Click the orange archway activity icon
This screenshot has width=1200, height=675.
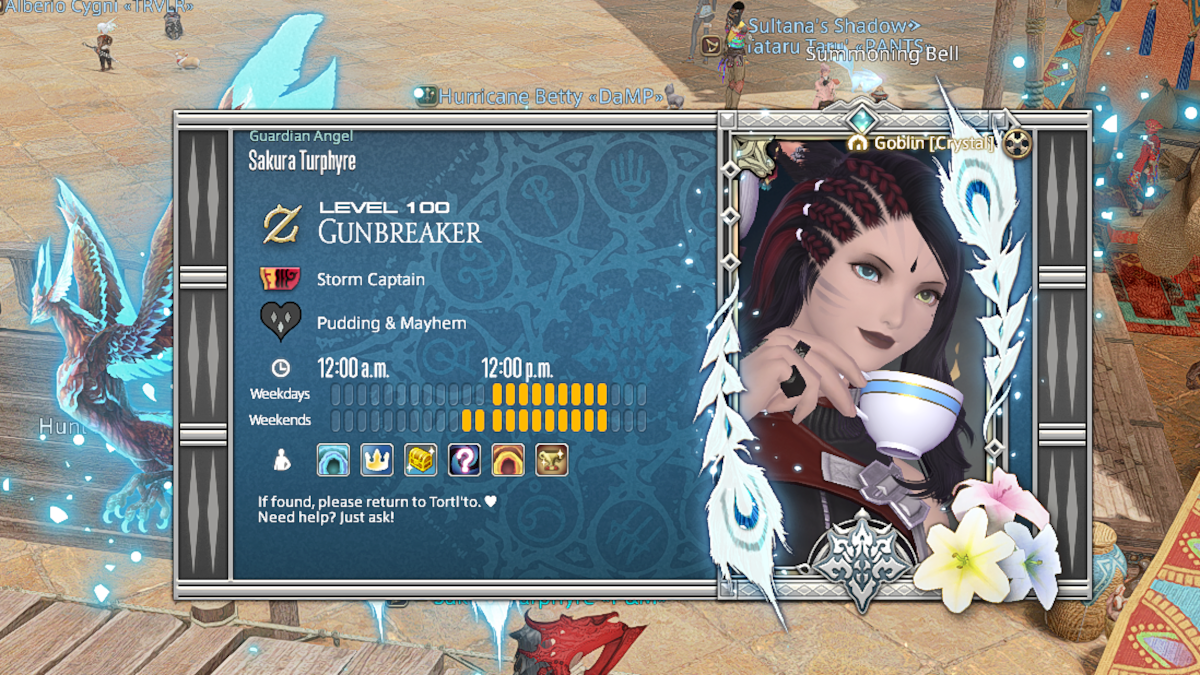pyautogui.click(x=508, y=460)
